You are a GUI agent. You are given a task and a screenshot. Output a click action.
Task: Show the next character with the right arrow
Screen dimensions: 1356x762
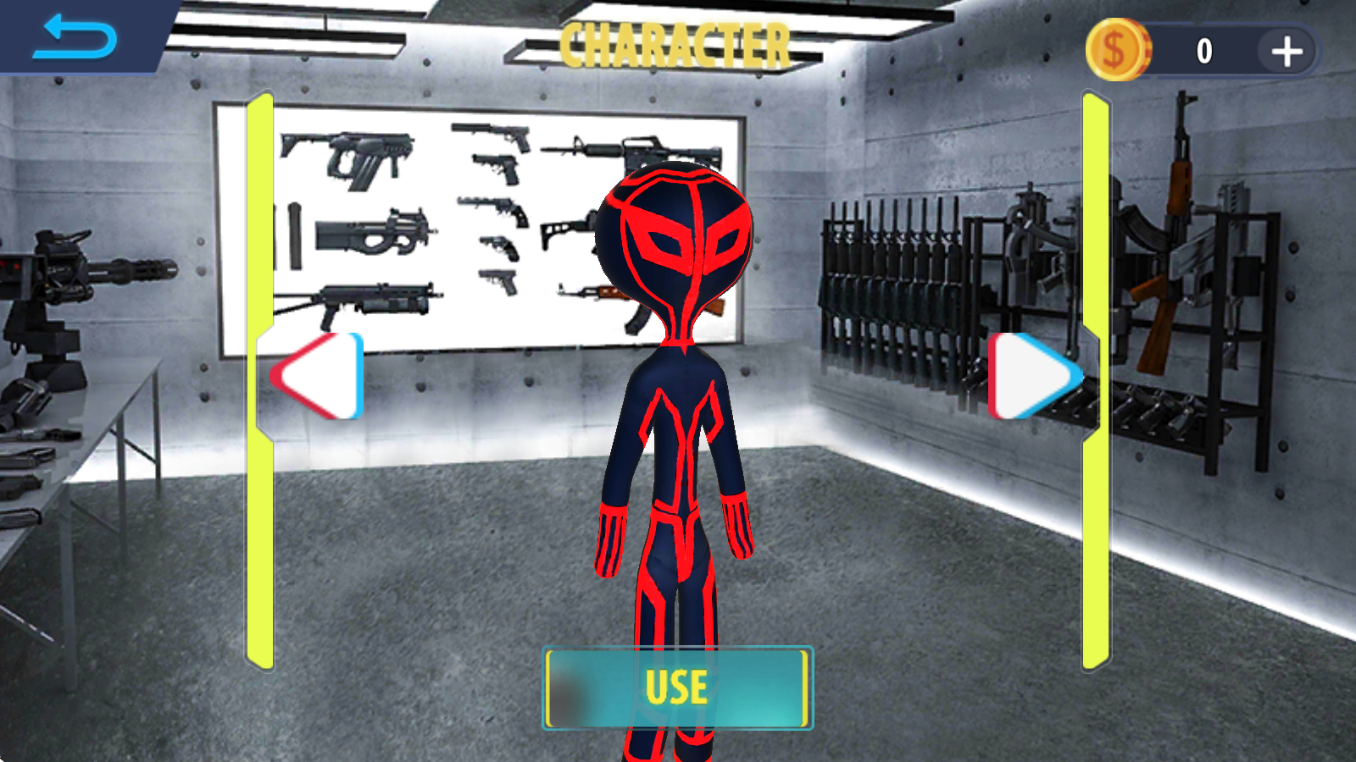tap(1034, 375)
